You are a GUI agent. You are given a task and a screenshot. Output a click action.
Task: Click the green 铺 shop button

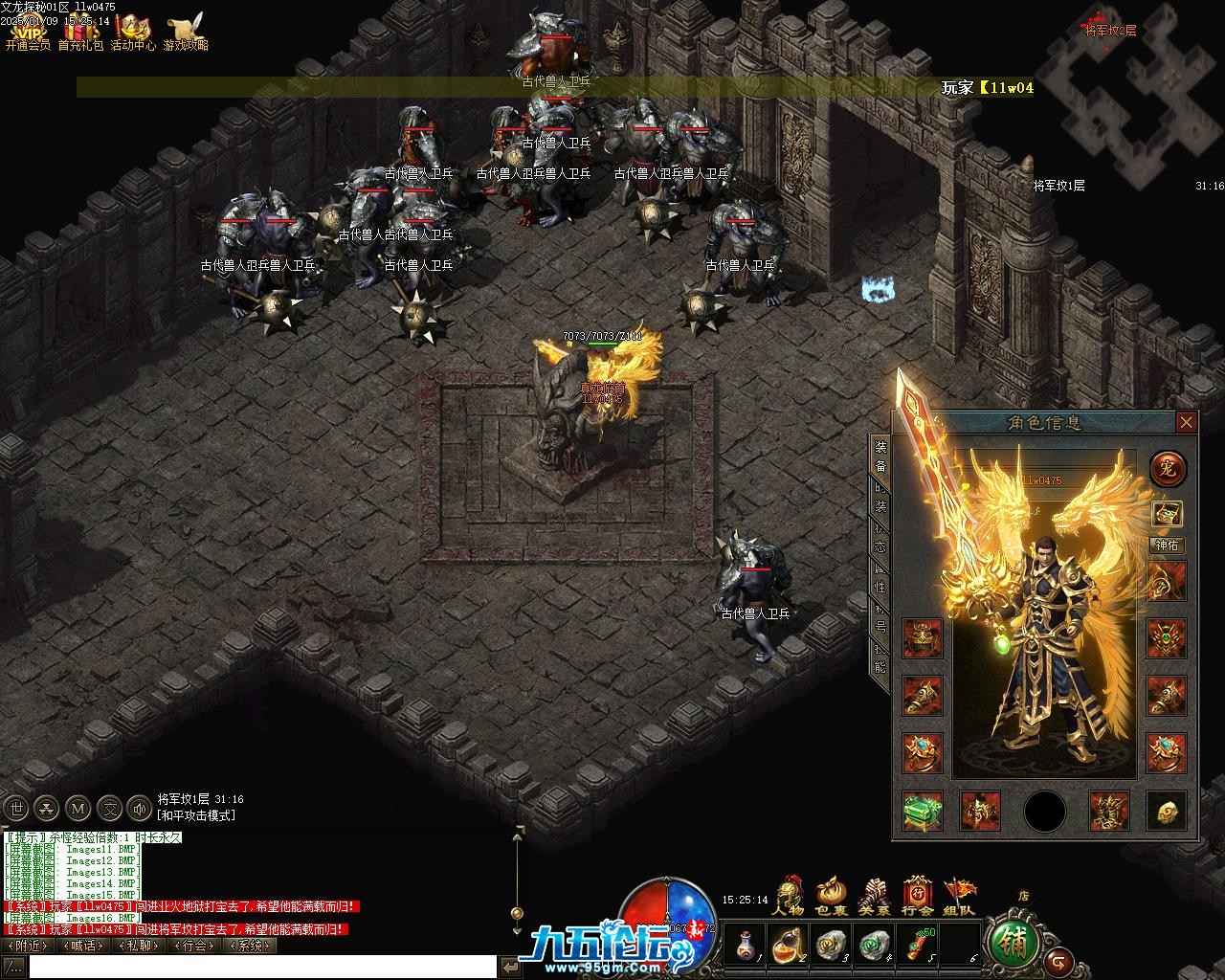1013,943
